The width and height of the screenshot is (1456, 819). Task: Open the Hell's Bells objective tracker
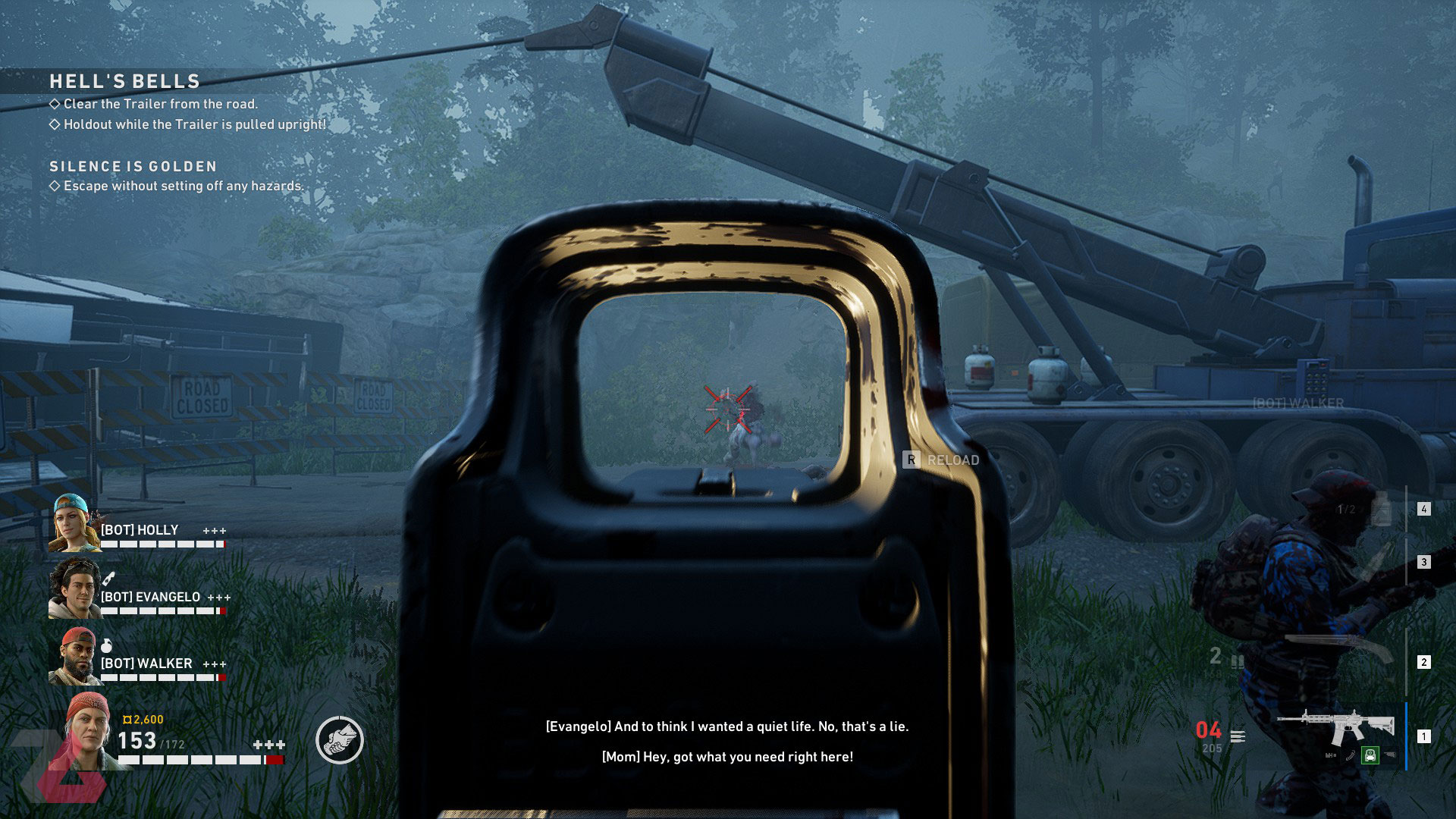pyautogui.click(x=124, y=81)
